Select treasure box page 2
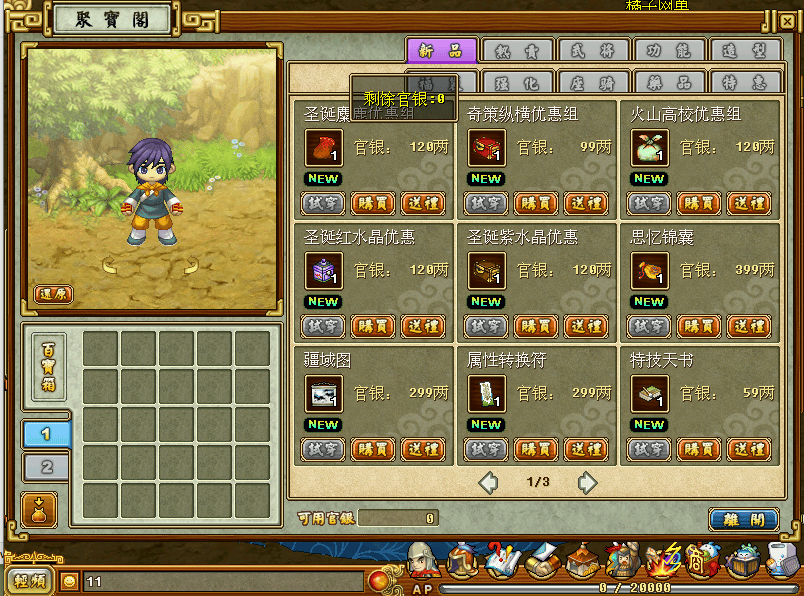This screenshot has height=596, width=804. (46, 467)
